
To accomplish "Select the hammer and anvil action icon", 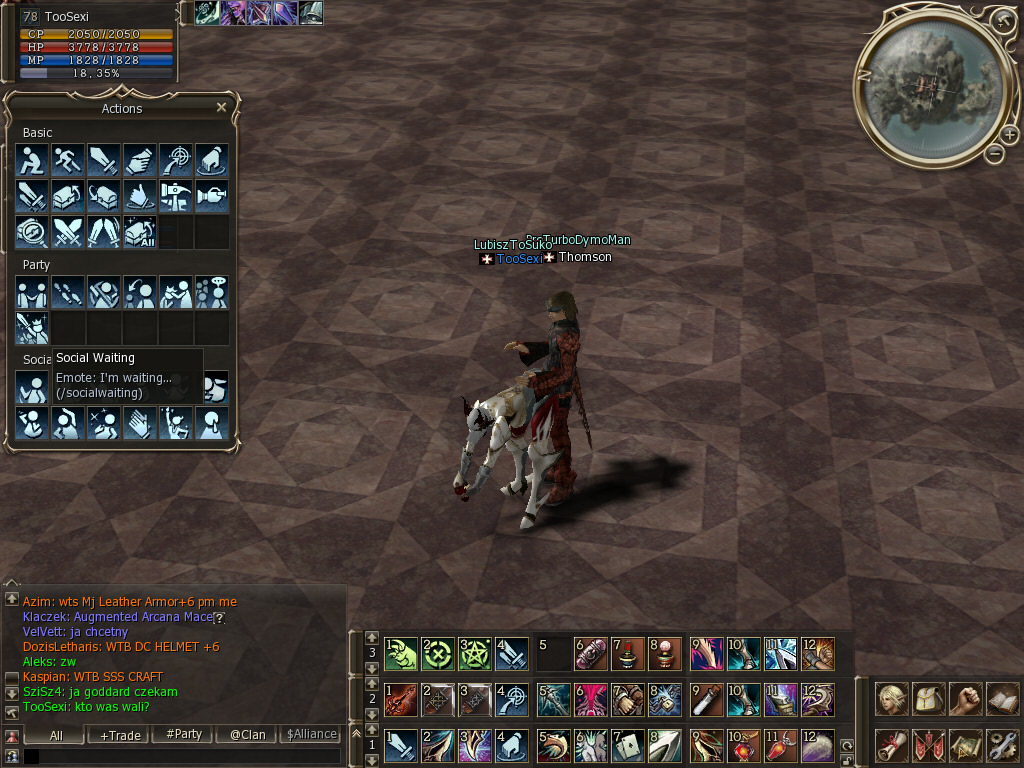I will coord(175,196).
